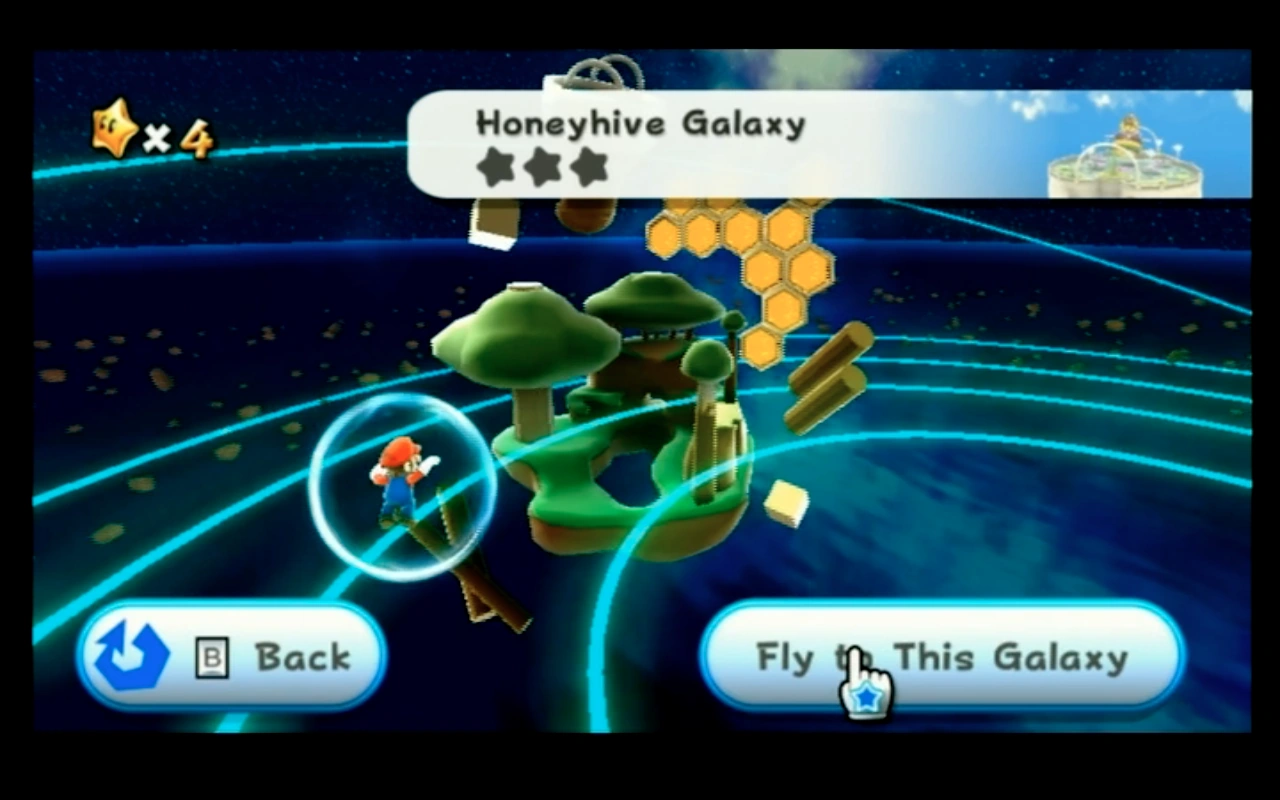
Task: Select the Honeyhive Galaxy name text
Action: pos(640,123)
